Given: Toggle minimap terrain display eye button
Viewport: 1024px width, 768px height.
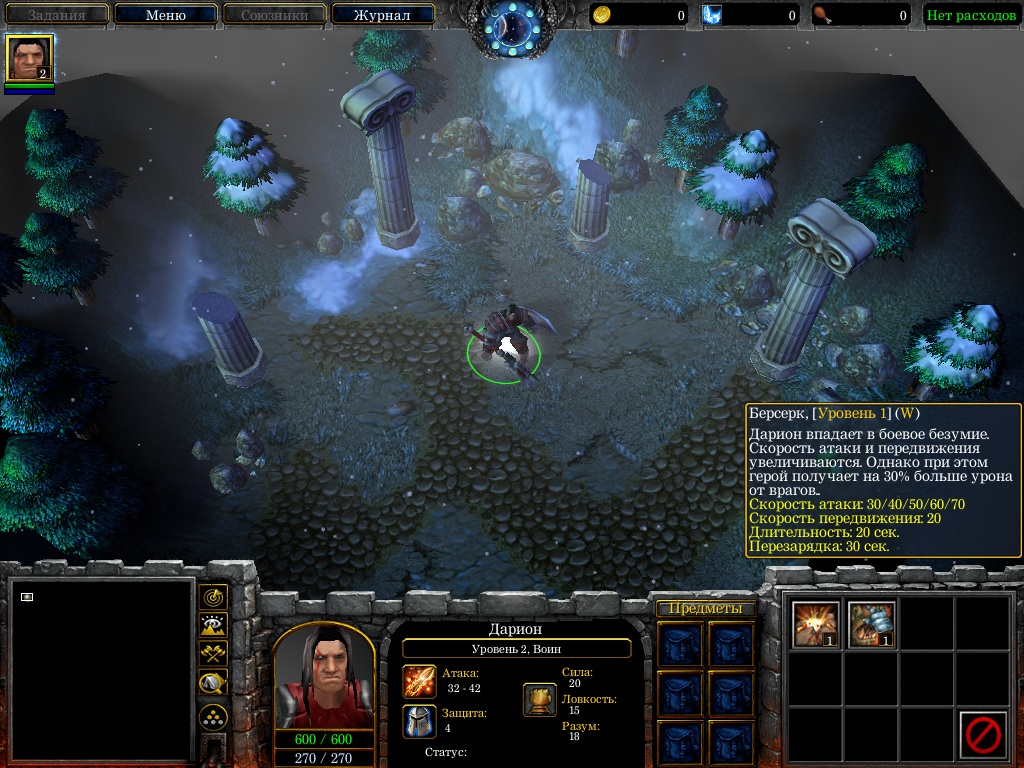Looking at the screenshot, I should (213, 626).
